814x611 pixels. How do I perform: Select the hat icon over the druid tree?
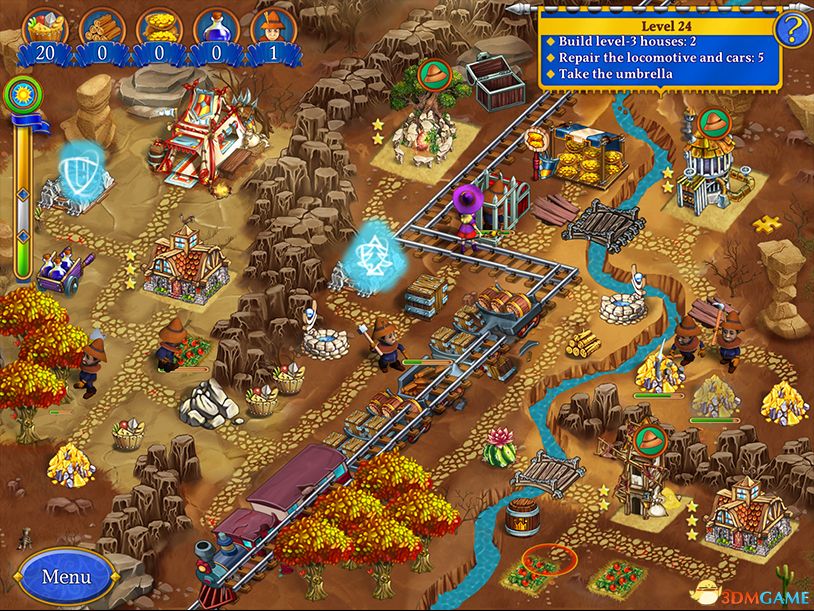click(x=433, y=74)
